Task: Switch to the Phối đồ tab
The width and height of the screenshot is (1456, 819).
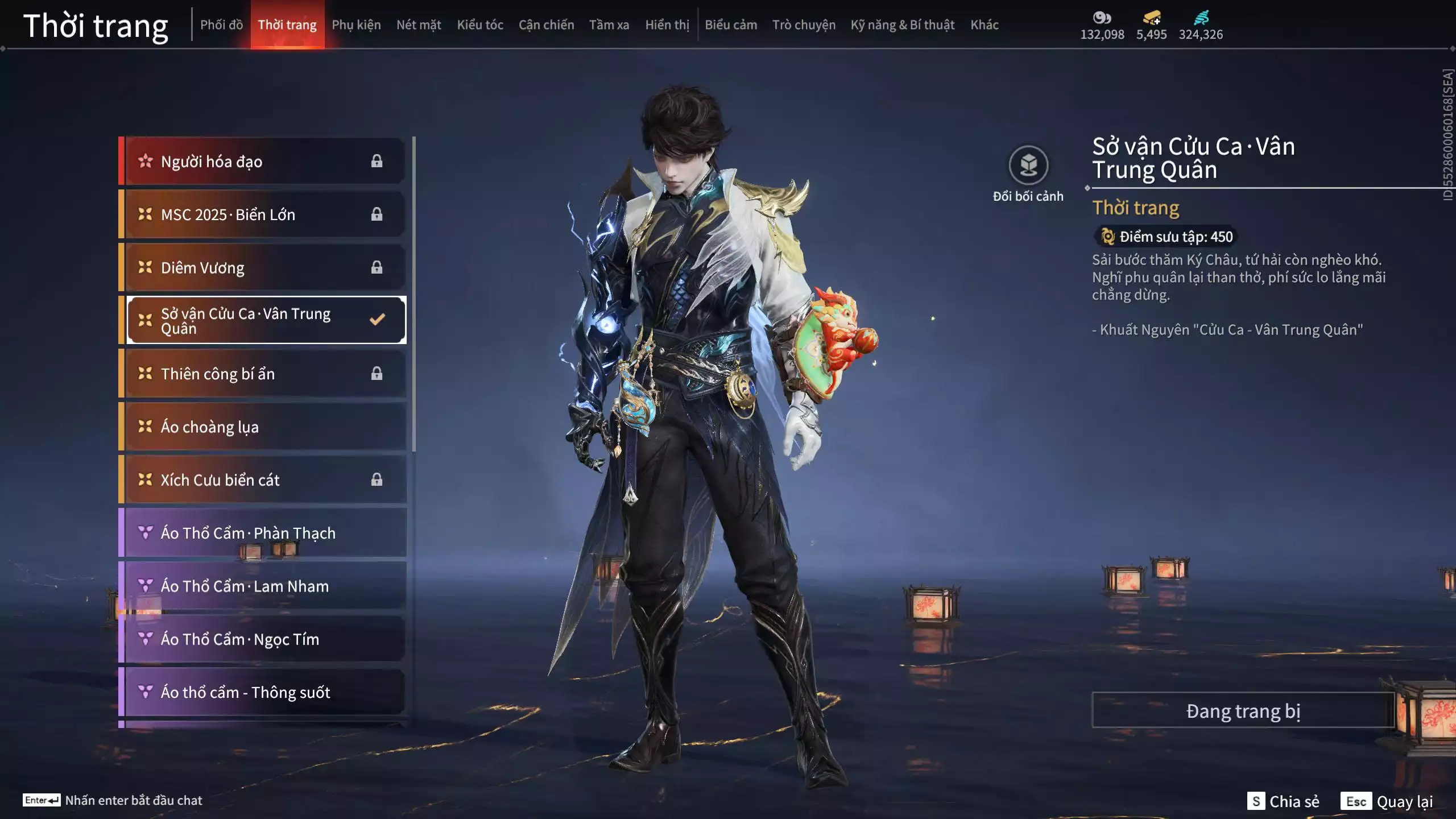Action: (221, 25)
